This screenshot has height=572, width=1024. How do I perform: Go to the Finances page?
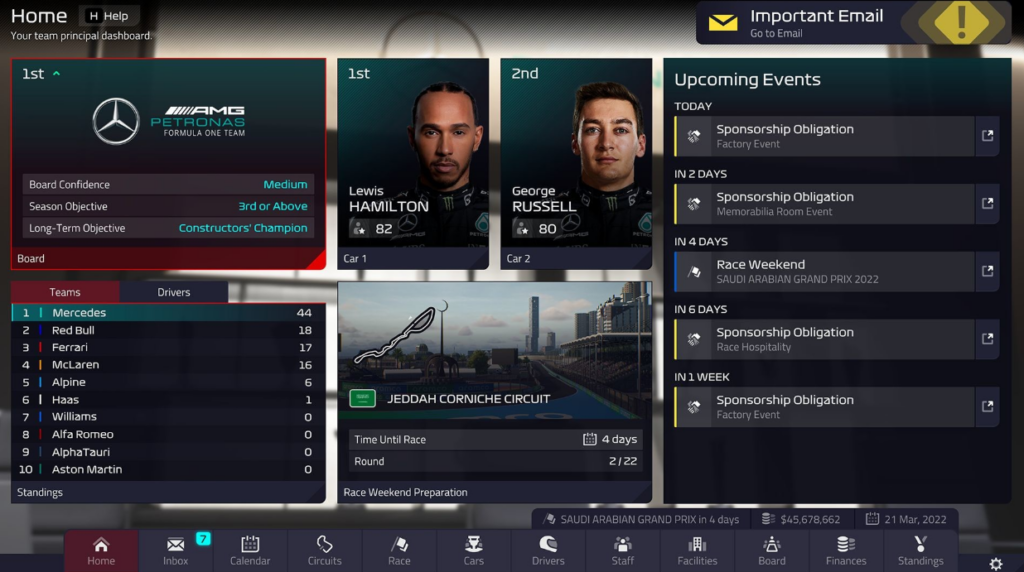click(846, 550)
